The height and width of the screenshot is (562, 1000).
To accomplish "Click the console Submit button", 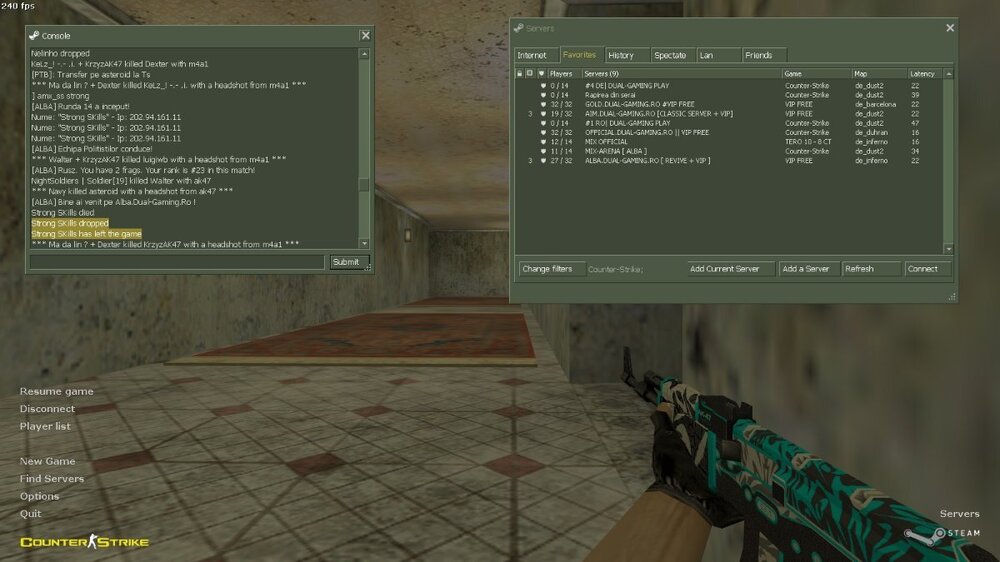I will point(345,262).
